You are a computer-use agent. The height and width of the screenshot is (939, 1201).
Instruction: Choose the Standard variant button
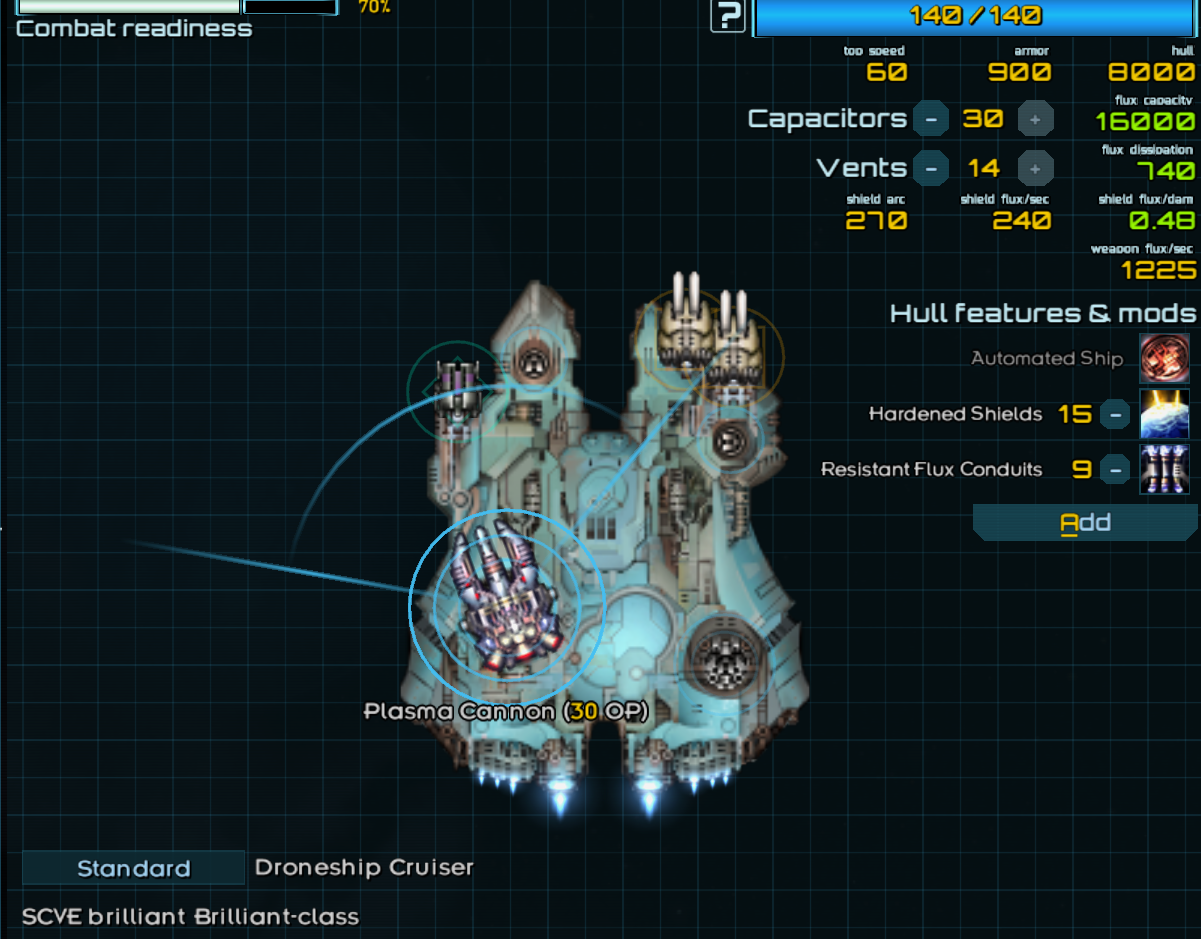133,868
